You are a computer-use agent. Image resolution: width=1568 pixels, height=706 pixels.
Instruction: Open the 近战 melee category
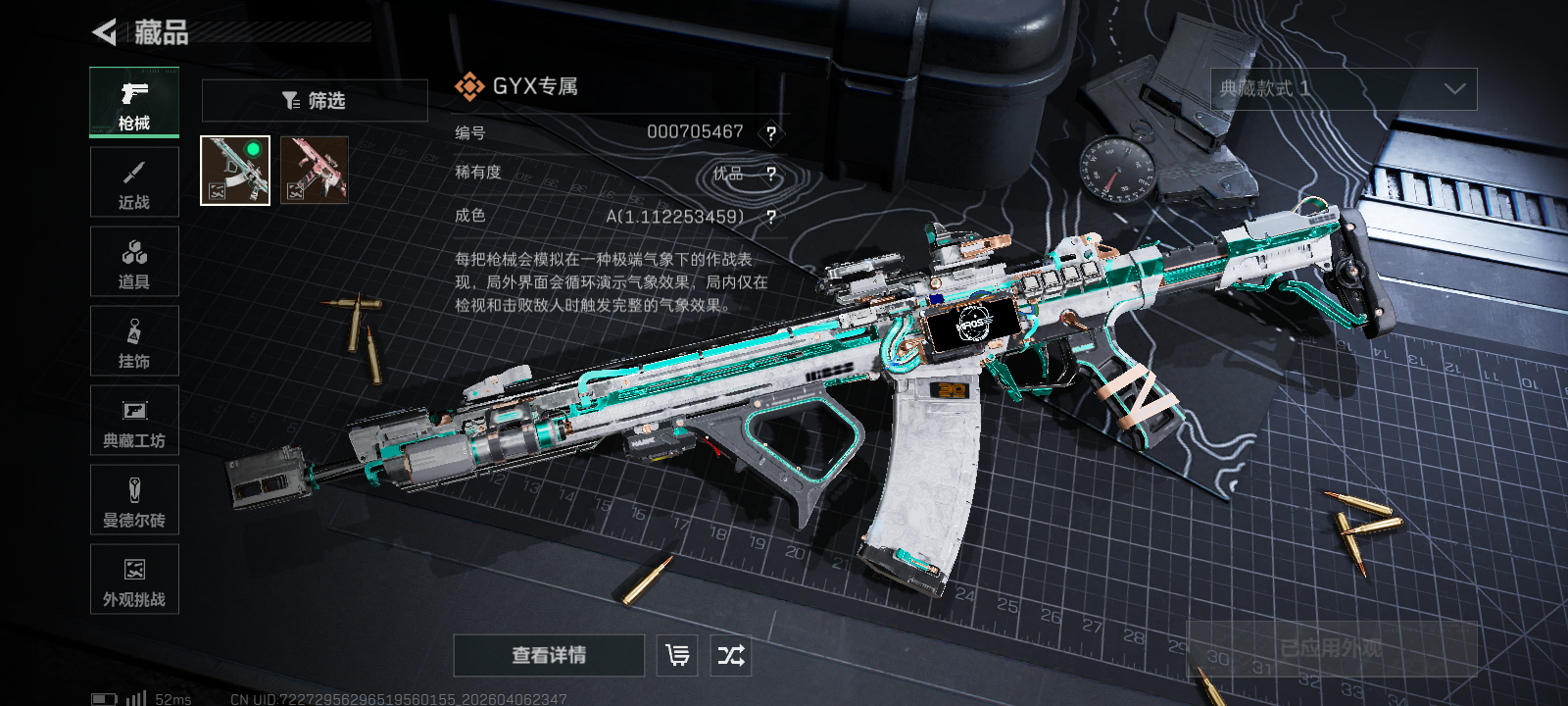(x=134, y=182)
